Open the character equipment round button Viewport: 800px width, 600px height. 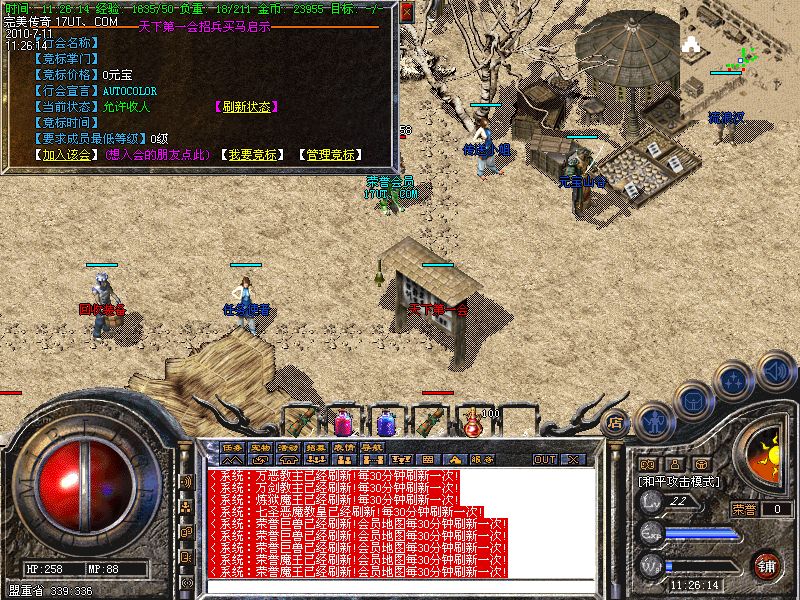click(655, 421)
